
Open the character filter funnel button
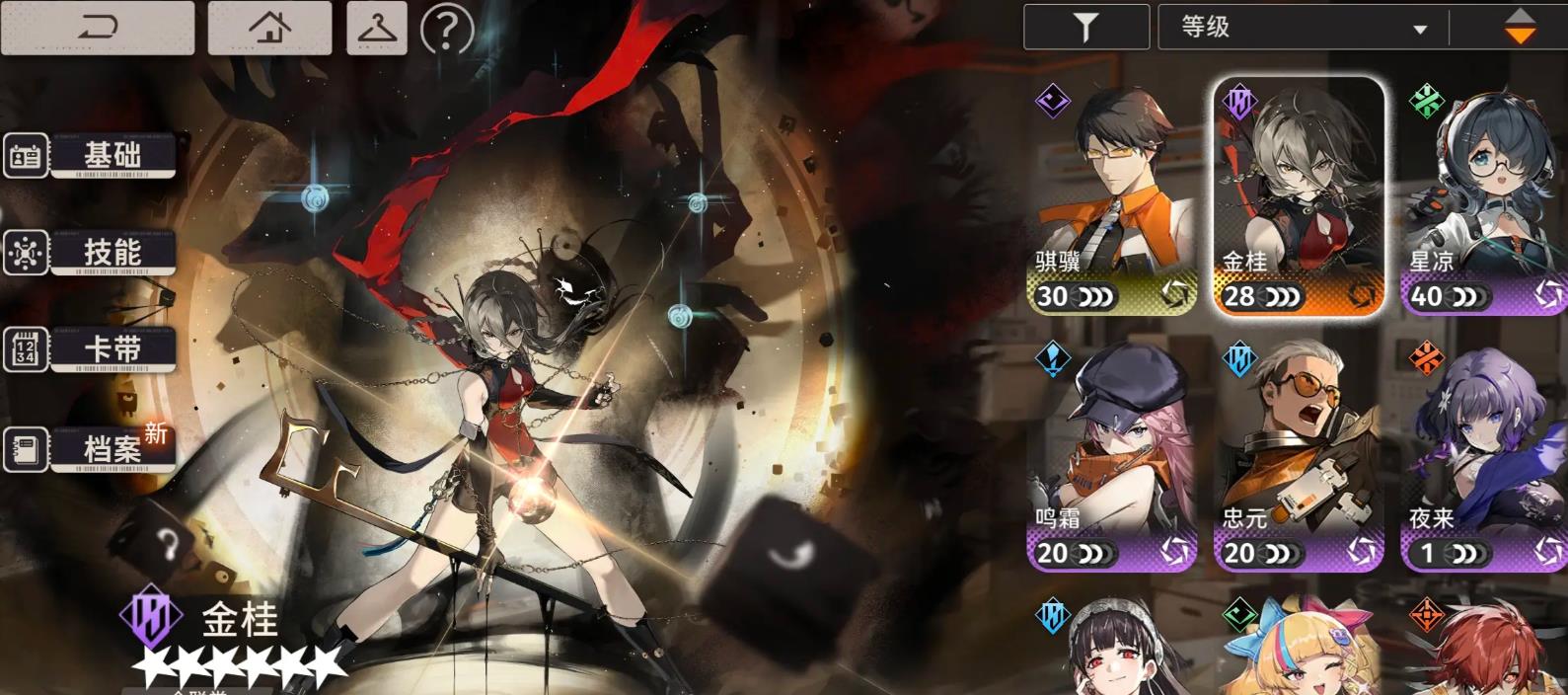pyautogui.click(x=1085, y=28)
